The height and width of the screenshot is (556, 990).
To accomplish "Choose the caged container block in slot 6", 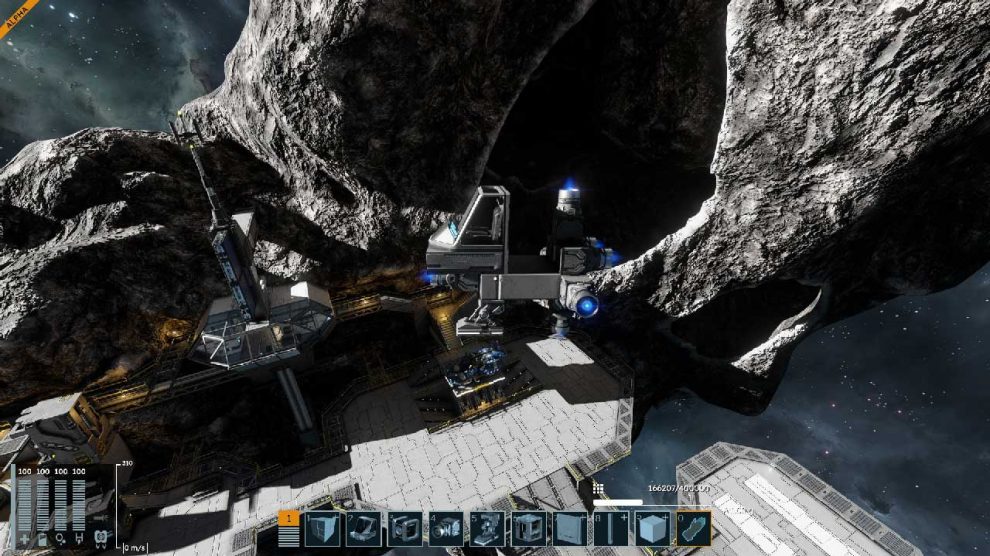I will pyautogui.click(x=528, y=528).
